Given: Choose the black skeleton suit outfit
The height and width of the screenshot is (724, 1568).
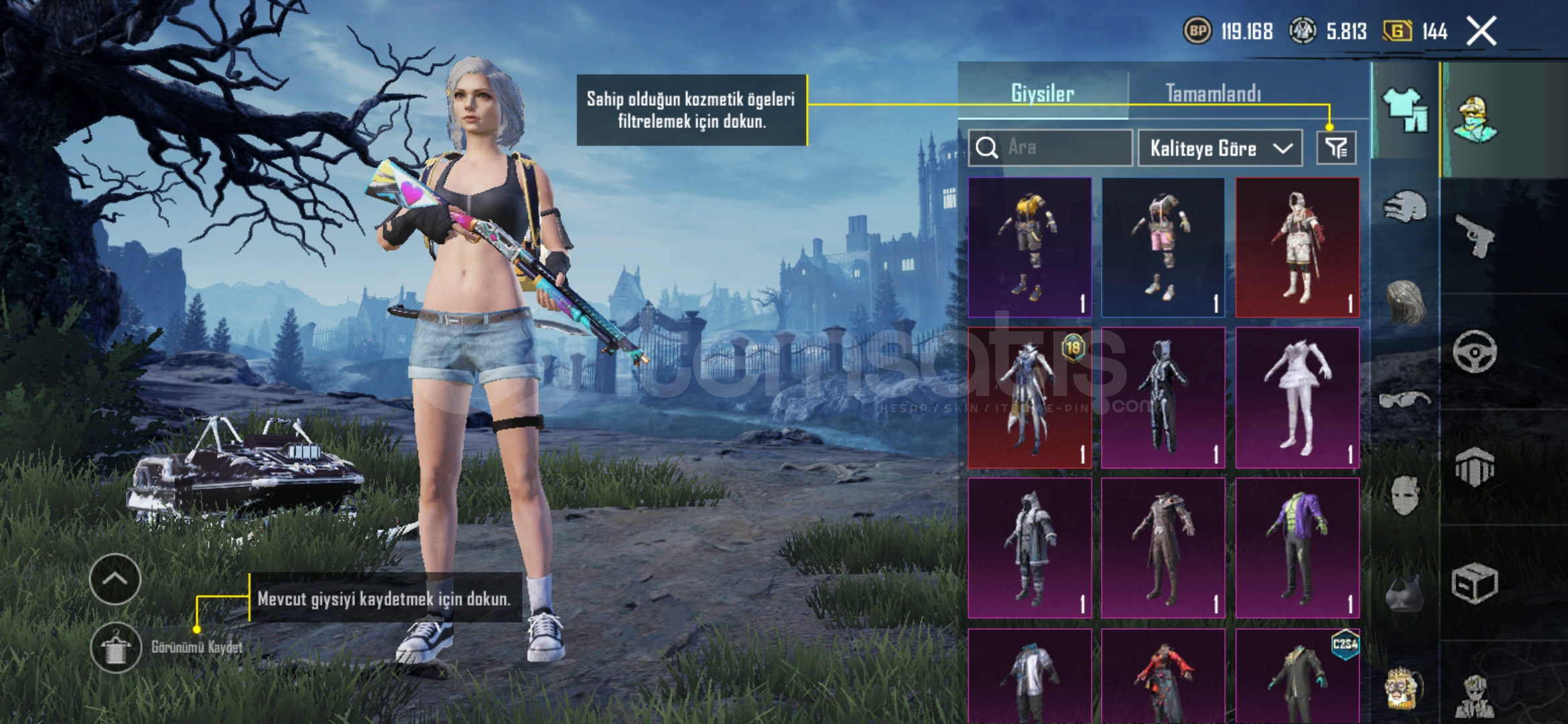Looking at the screenshot, I should (1163, 398).
